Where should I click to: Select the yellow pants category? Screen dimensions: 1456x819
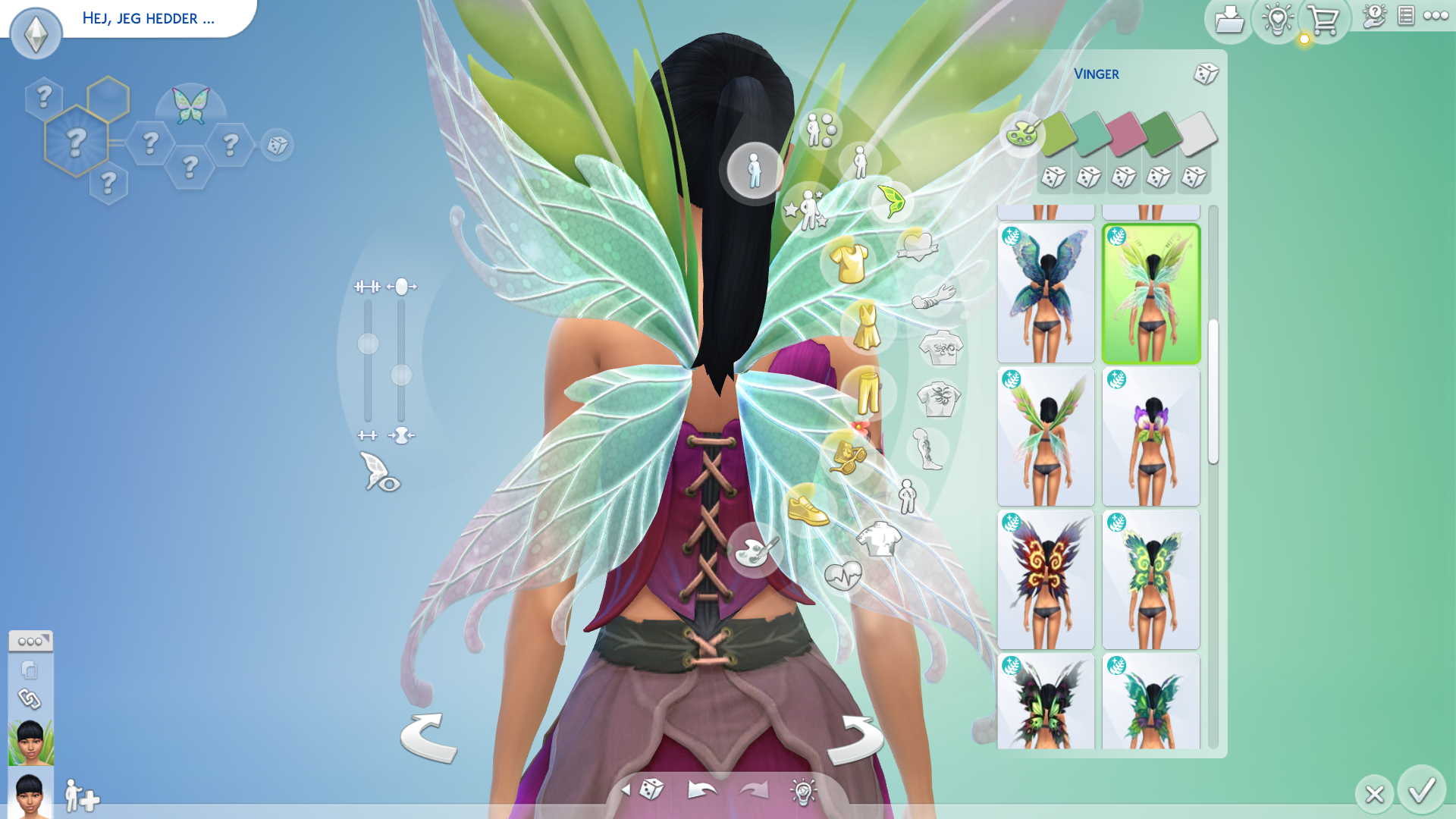coord(868,393)
